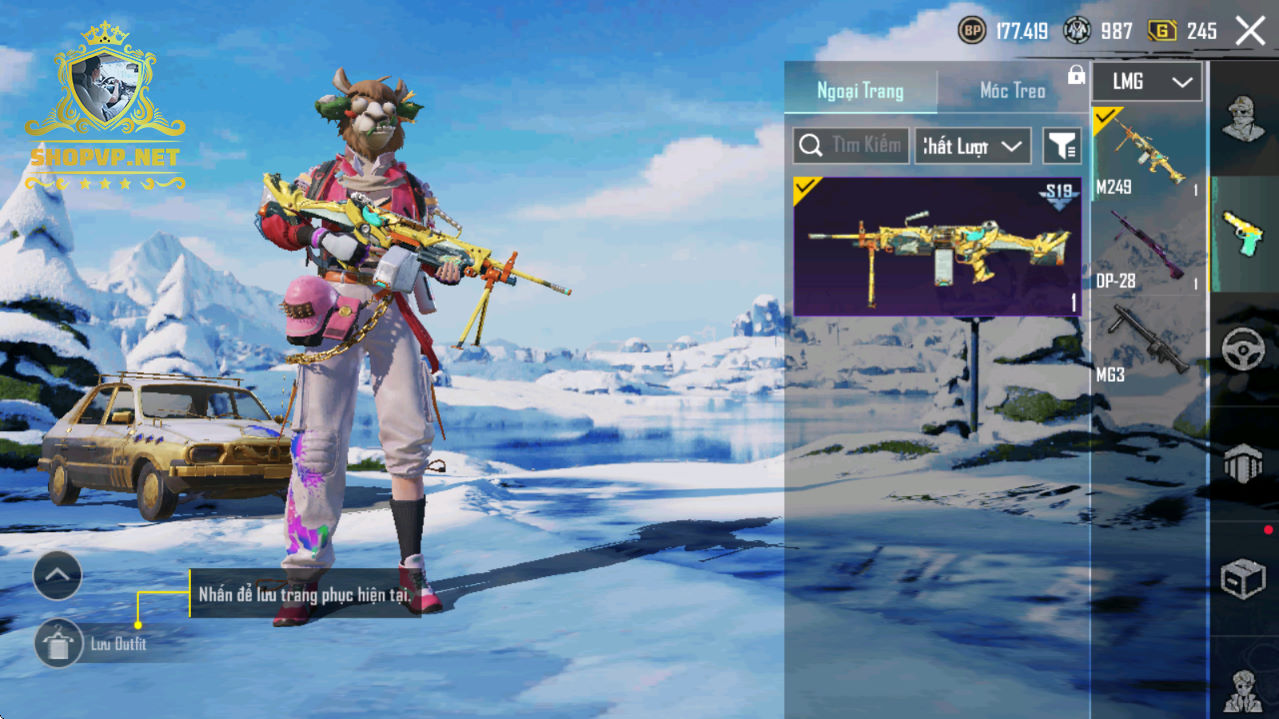Click the gold G currency icon
Image resolution: width=1279 pixels, height=719 pixels.
[x=1161, y=31]
